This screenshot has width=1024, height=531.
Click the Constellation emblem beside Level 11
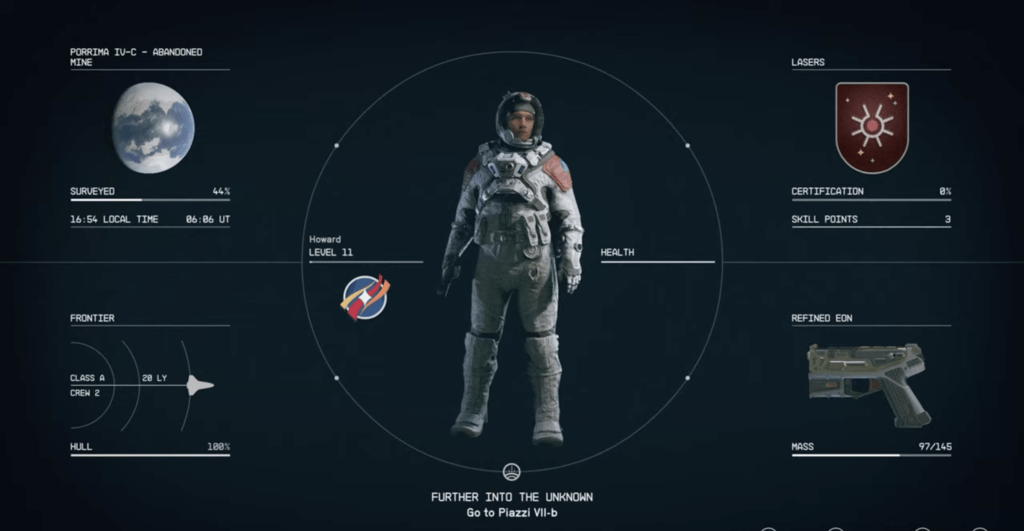pos(365,298)
